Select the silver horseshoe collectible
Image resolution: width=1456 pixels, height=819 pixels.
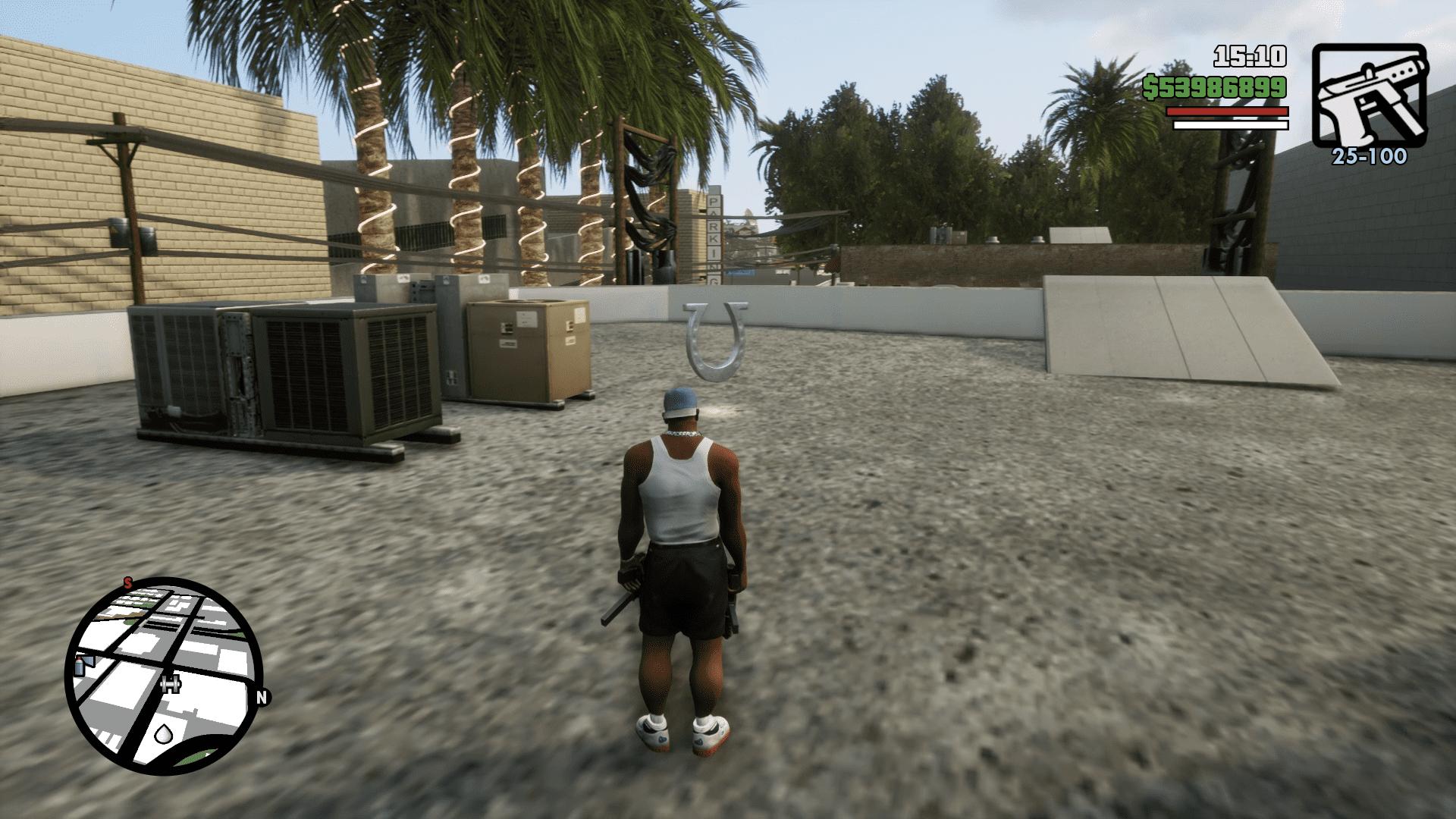coord(716,341)
